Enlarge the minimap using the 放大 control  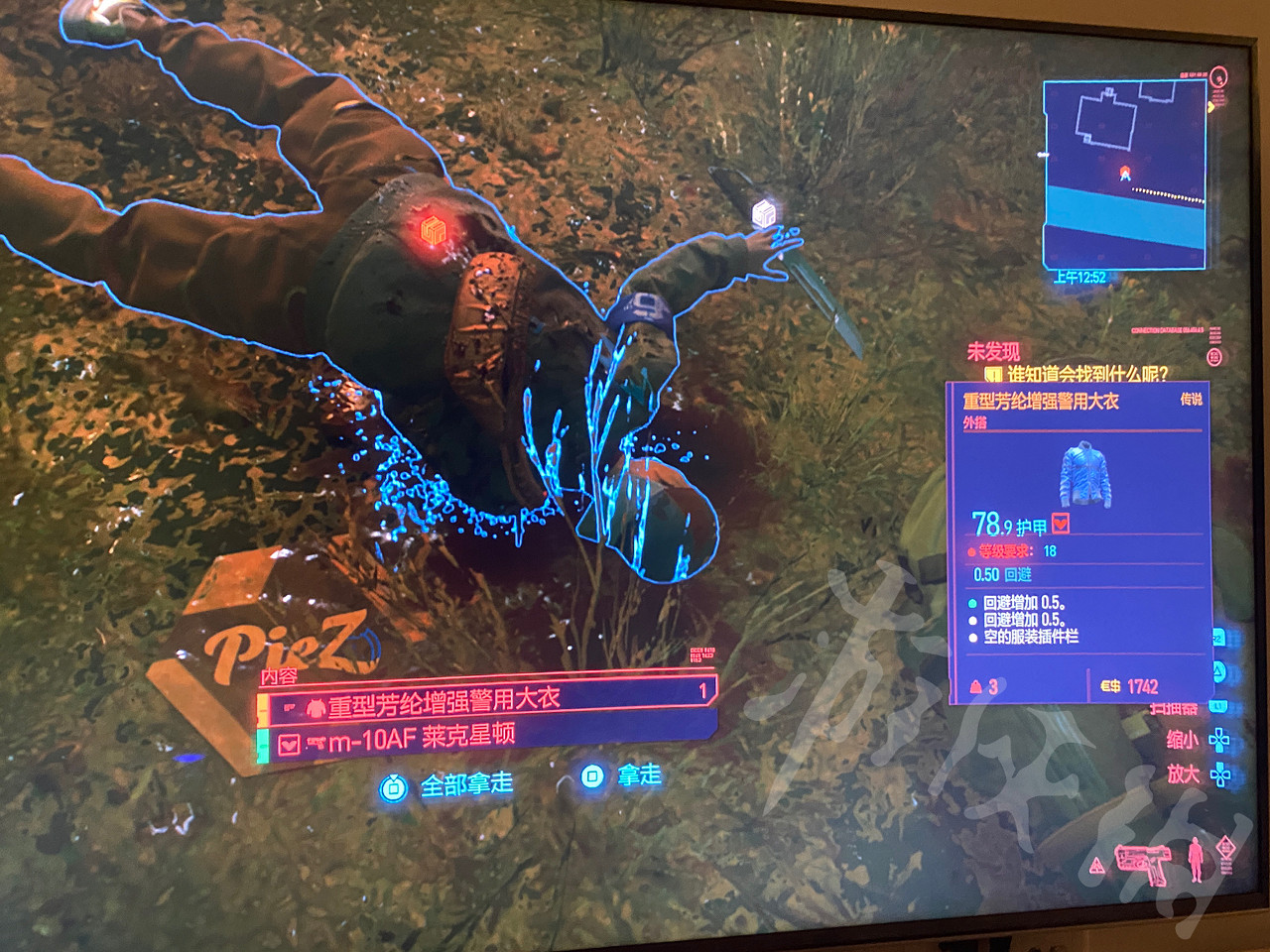coord(1184,773)
